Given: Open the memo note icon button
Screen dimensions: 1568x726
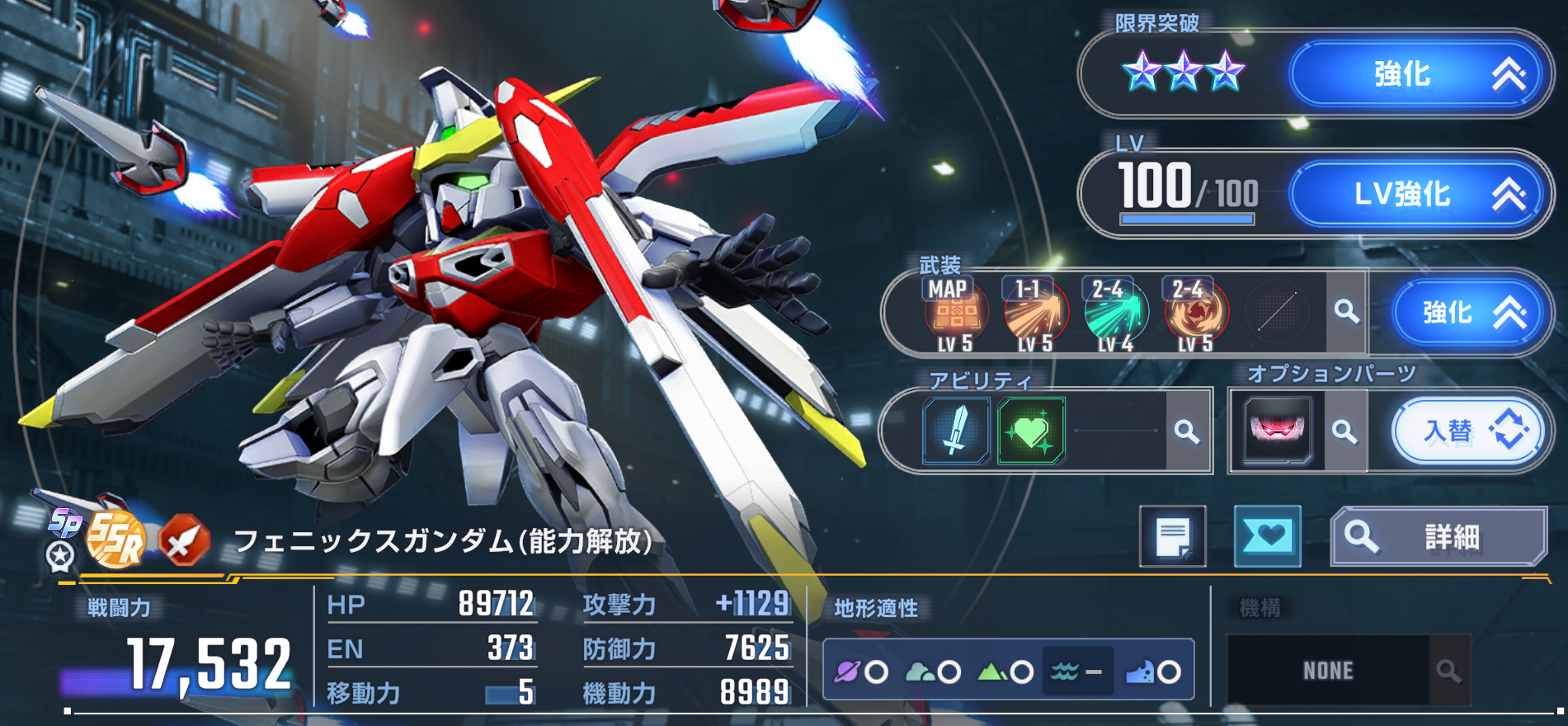Looking at the screenshot, I should [x=1172, y=537].
